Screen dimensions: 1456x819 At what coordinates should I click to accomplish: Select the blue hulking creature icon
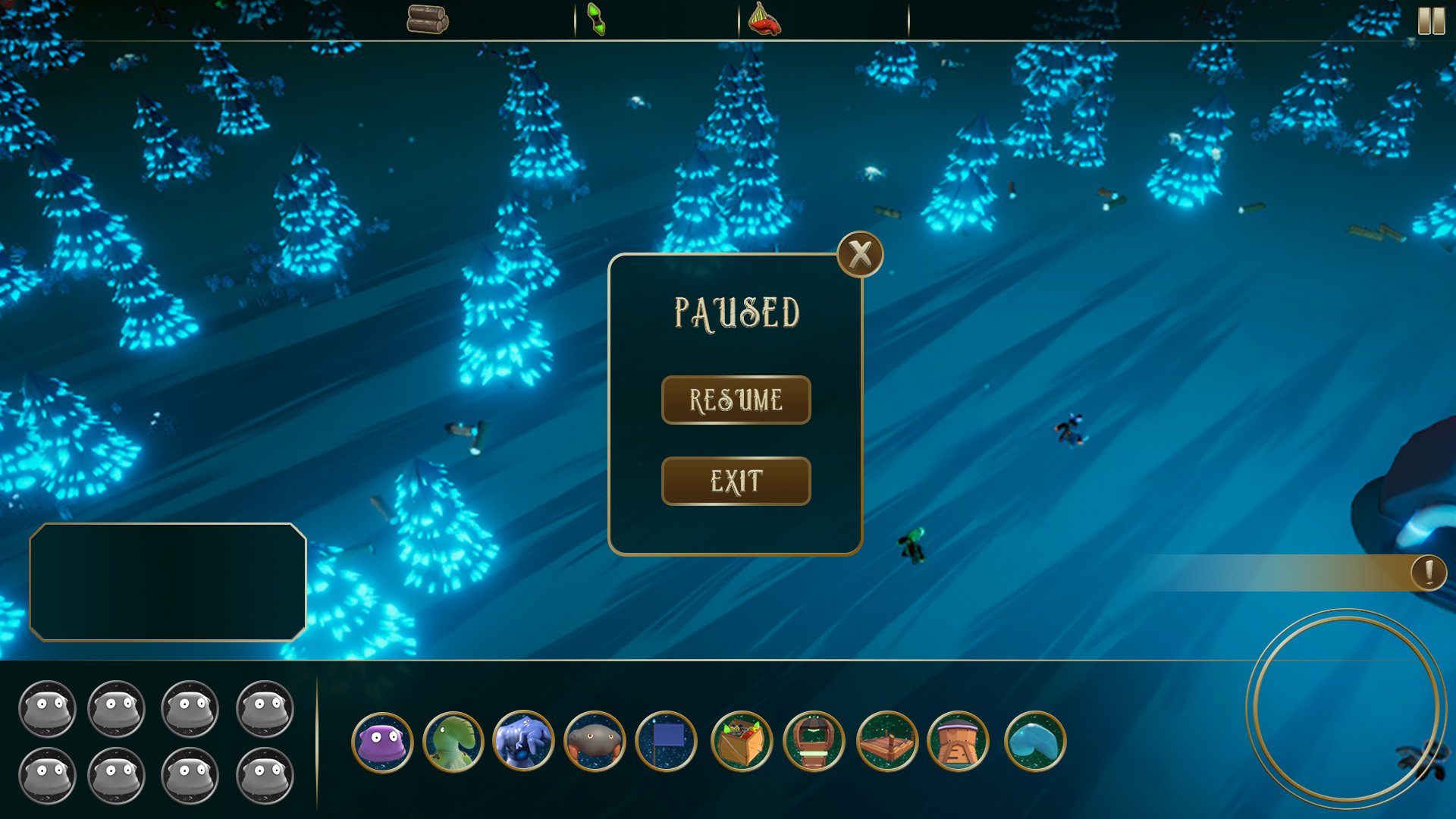click(x=523, y=741)
